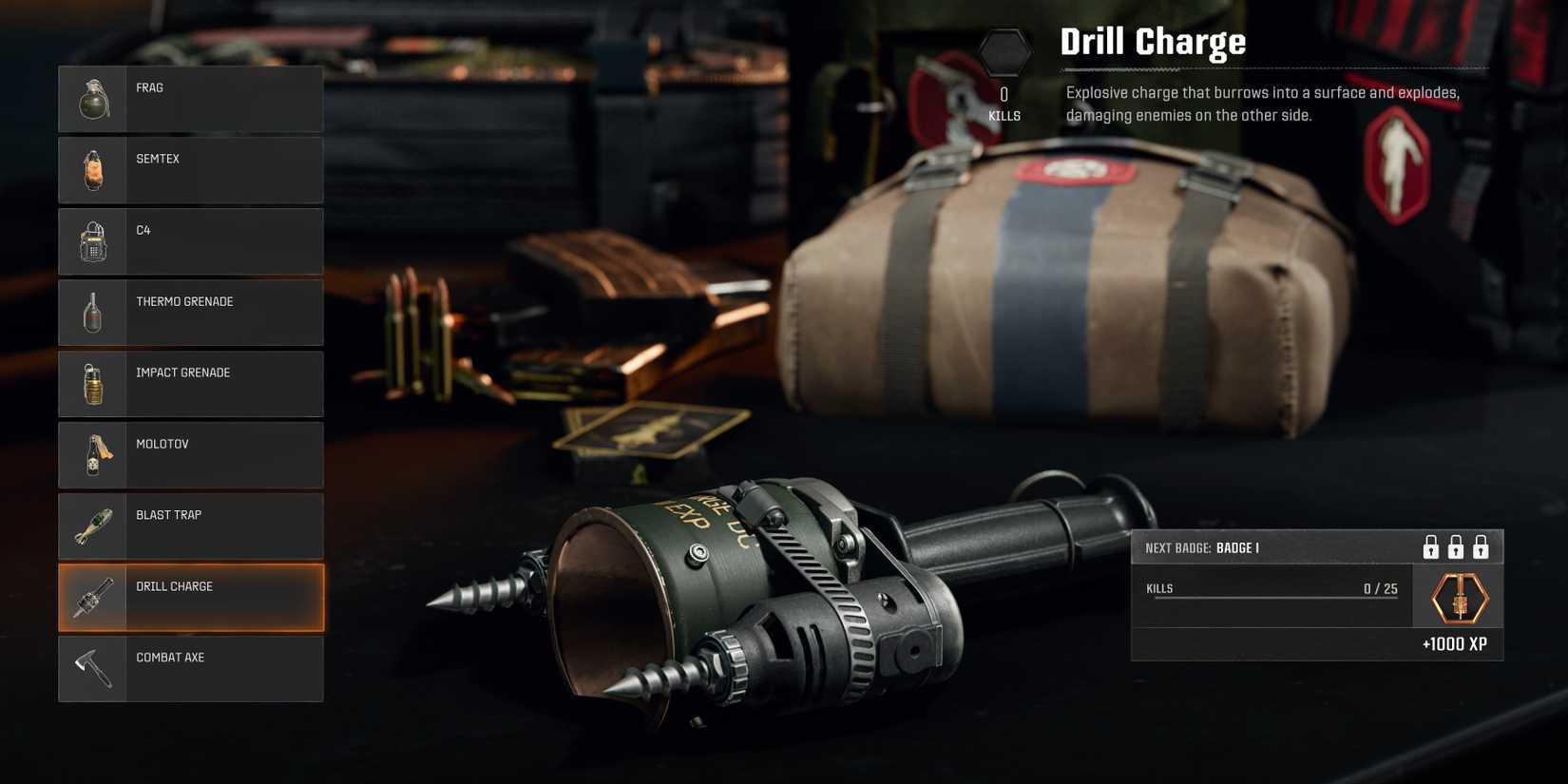Click the Drill Charge icon in the sidebar
This screenshot has height=784, width=1568.
point(92,597)
